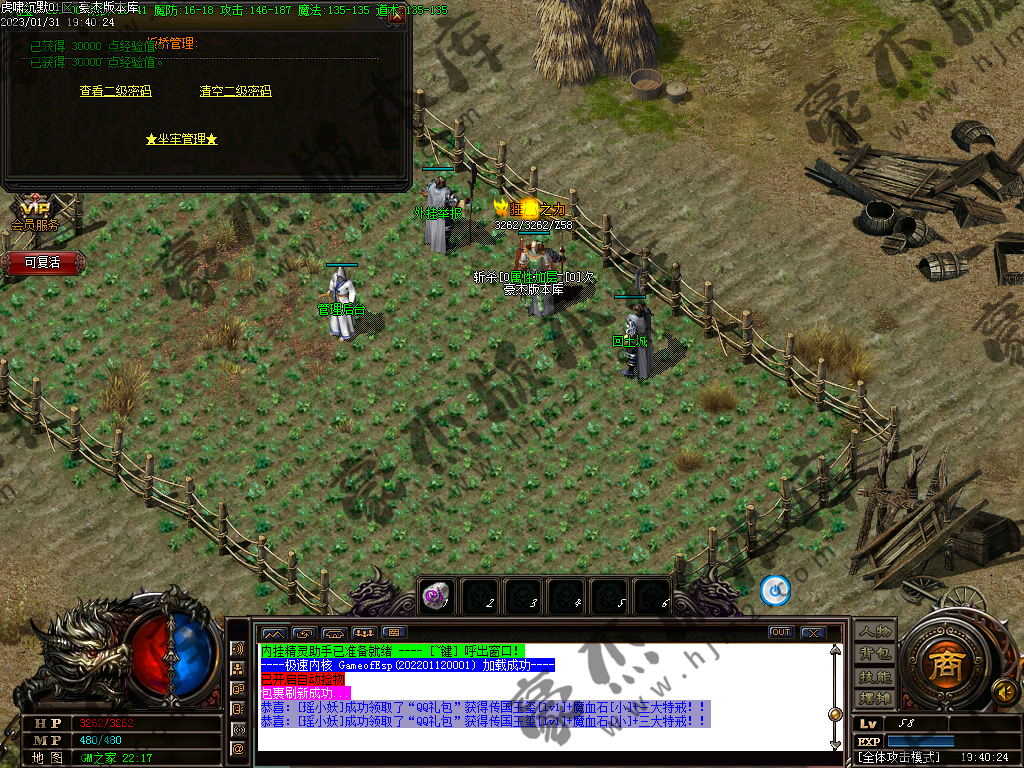The height and width of the screenshot is (768, 1024).
Task: Click the 规模 button under 技能
Action: (874, 697)
